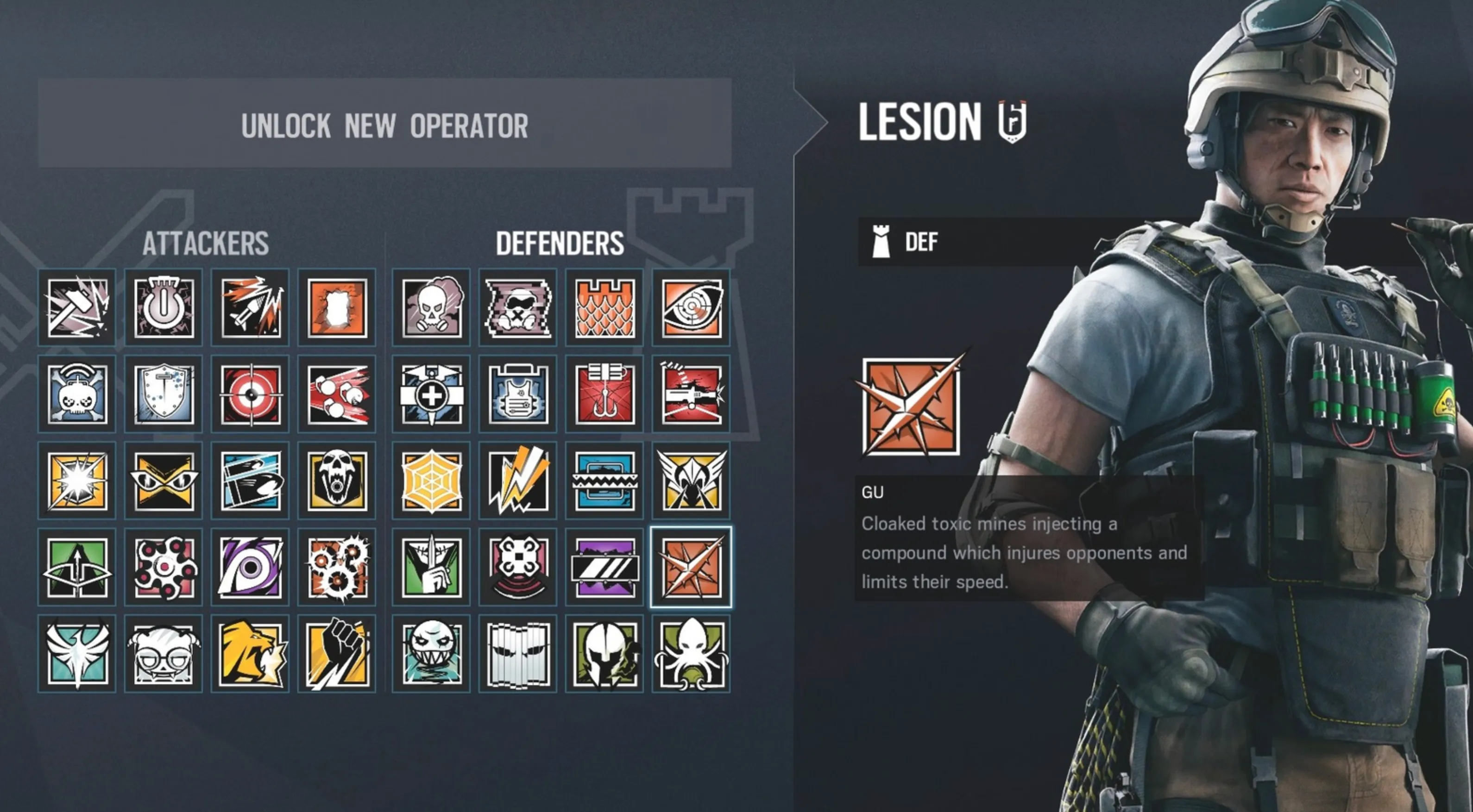This screenshot has width=1473, height=812.
Task: Select Bandit's lightning bolt icon
Action: click(517, 480)
